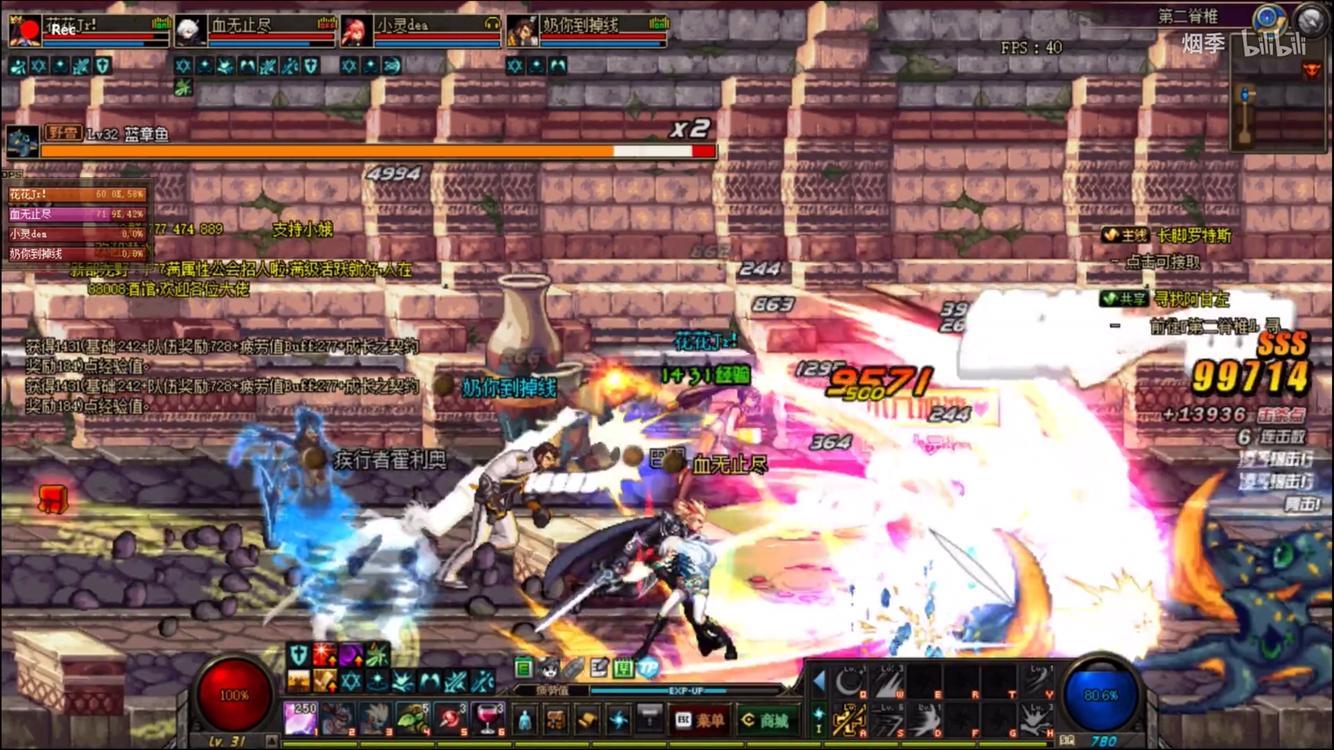Activate the golden skill on key A
Screen dimensions: 1334x750
pos(851,719)
